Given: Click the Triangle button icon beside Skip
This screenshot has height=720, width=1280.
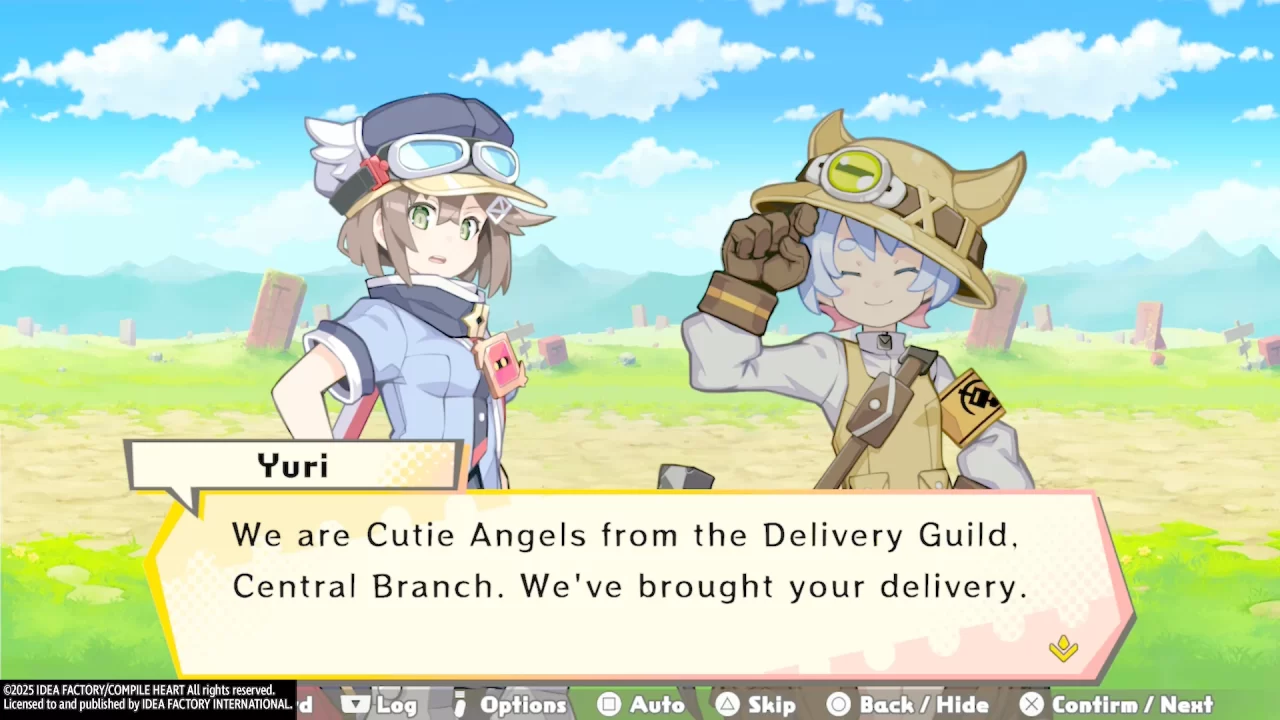Looking at the screenshot, I should [x=729, y=705].
